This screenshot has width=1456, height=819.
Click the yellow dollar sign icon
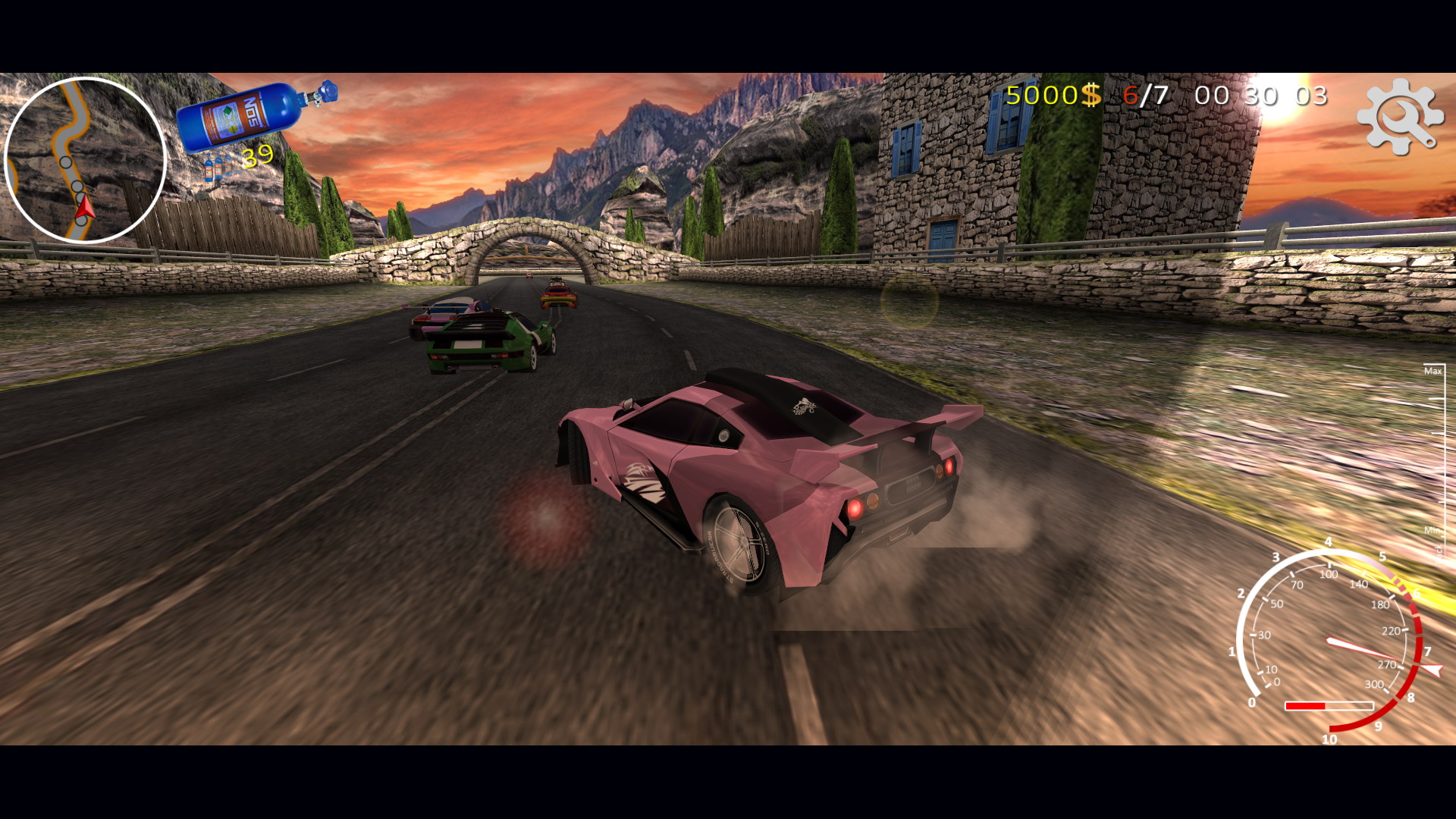point(1089,96)
